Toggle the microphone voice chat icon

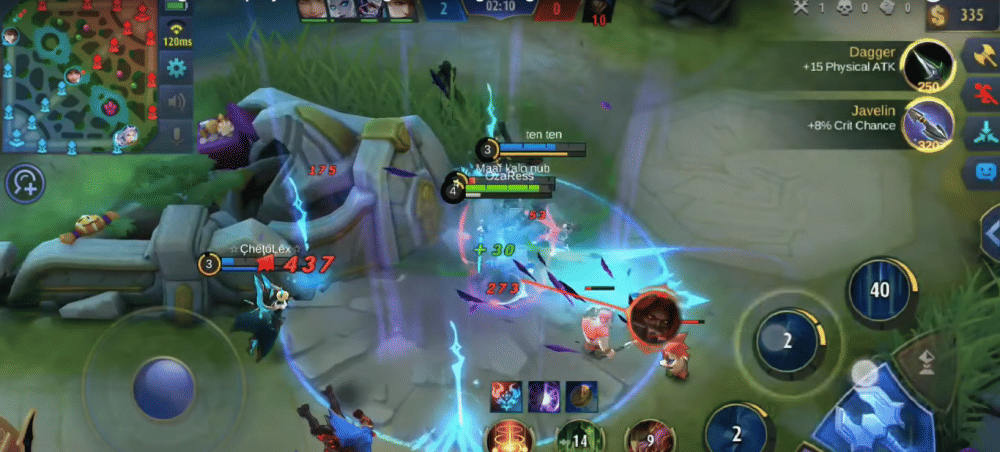pyautogui.click(x=177, y=133)
